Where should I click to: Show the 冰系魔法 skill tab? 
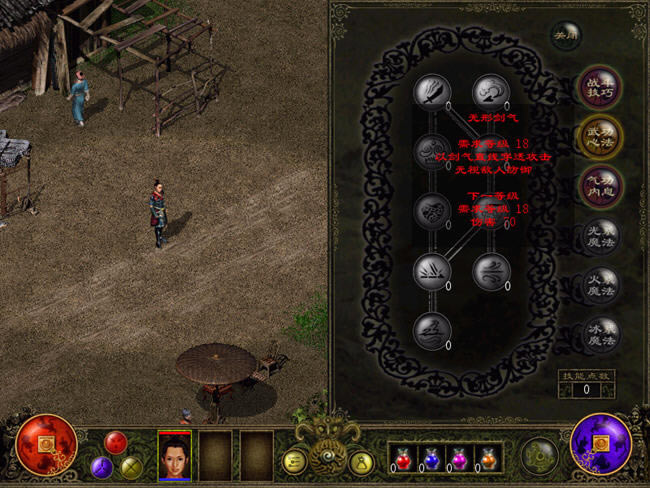pyautogui.click(x=601, y=333)
